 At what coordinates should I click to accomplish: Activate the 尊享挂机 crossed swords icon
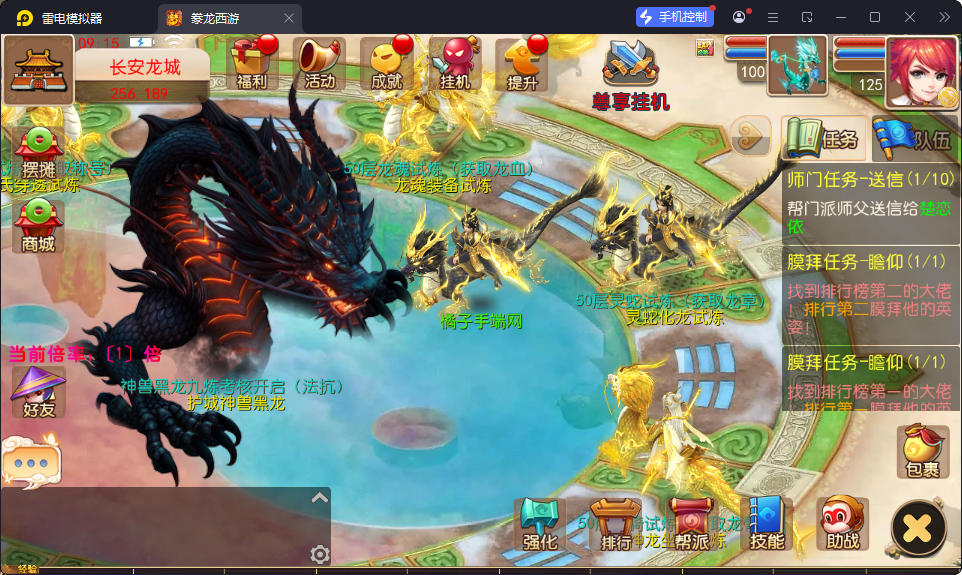coord(630,70)
